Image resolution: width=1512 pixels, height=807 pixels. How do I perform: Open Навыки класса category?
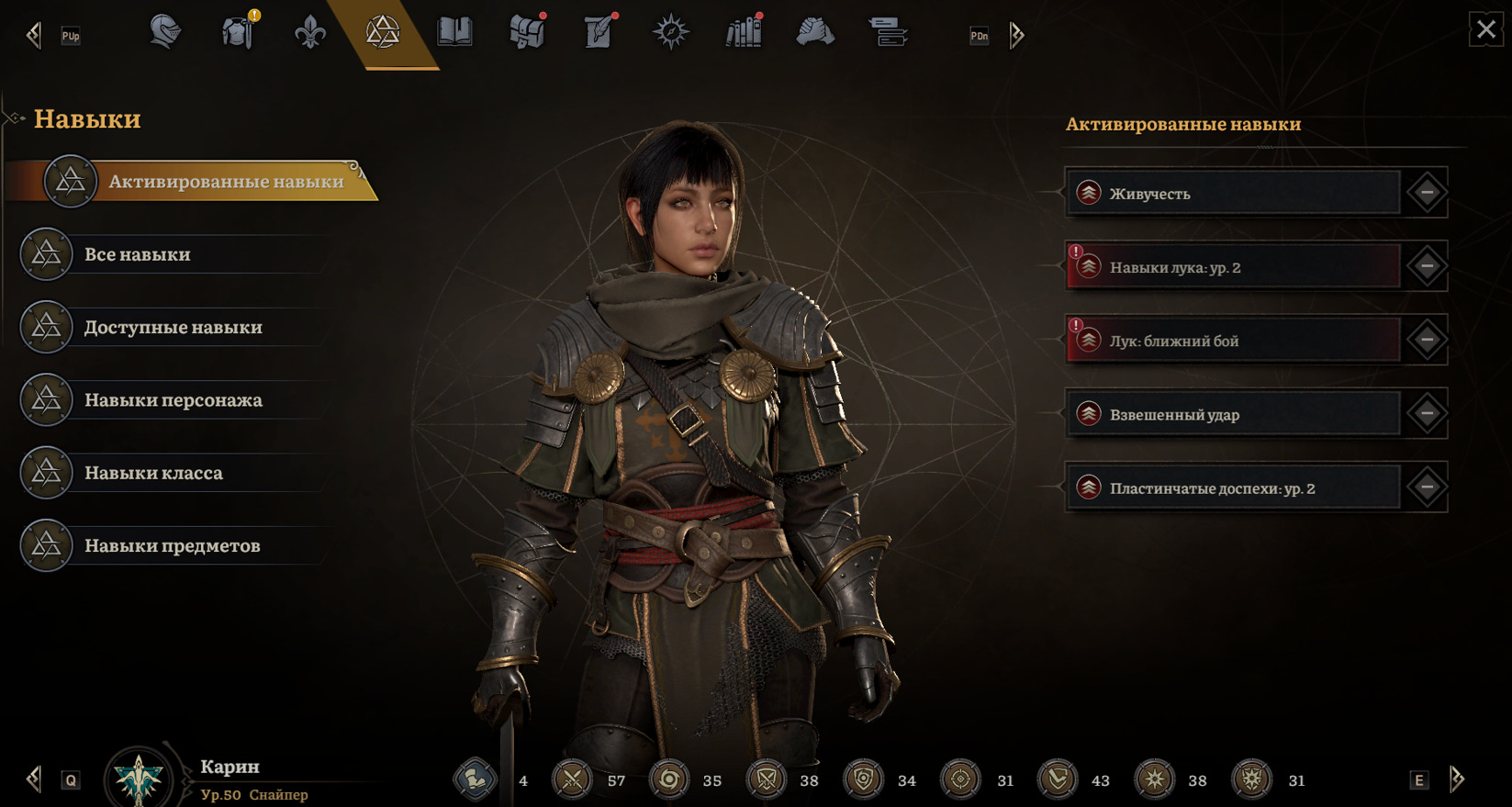(x=153, y=473)
